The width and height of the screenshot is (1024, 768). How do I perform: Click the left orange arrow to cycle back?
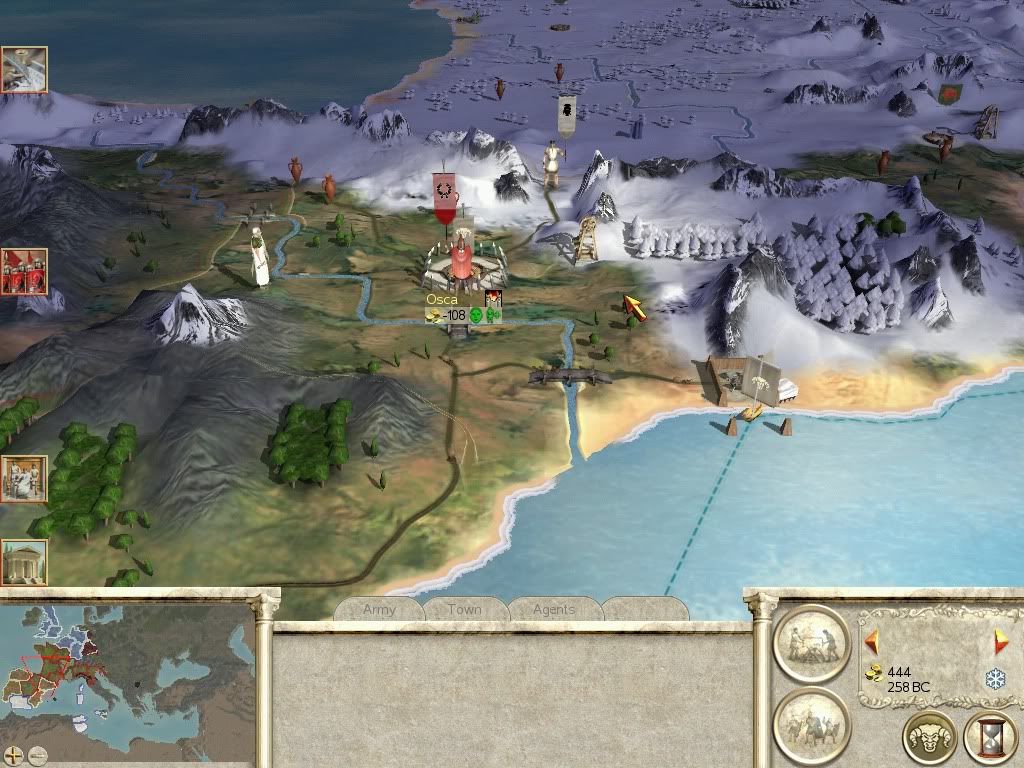871,640
